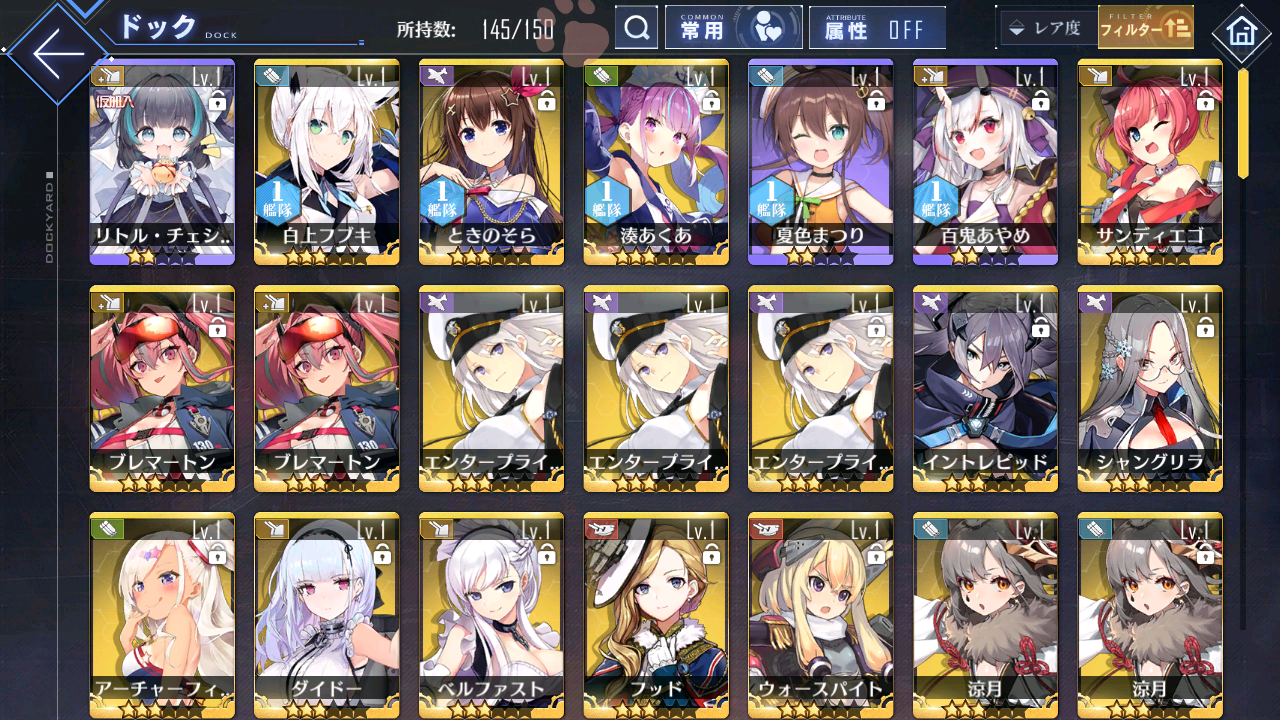Toggle the 属性 attribute filter off switch
Screen dimensions: 1280x720
[x=878, y=27]
